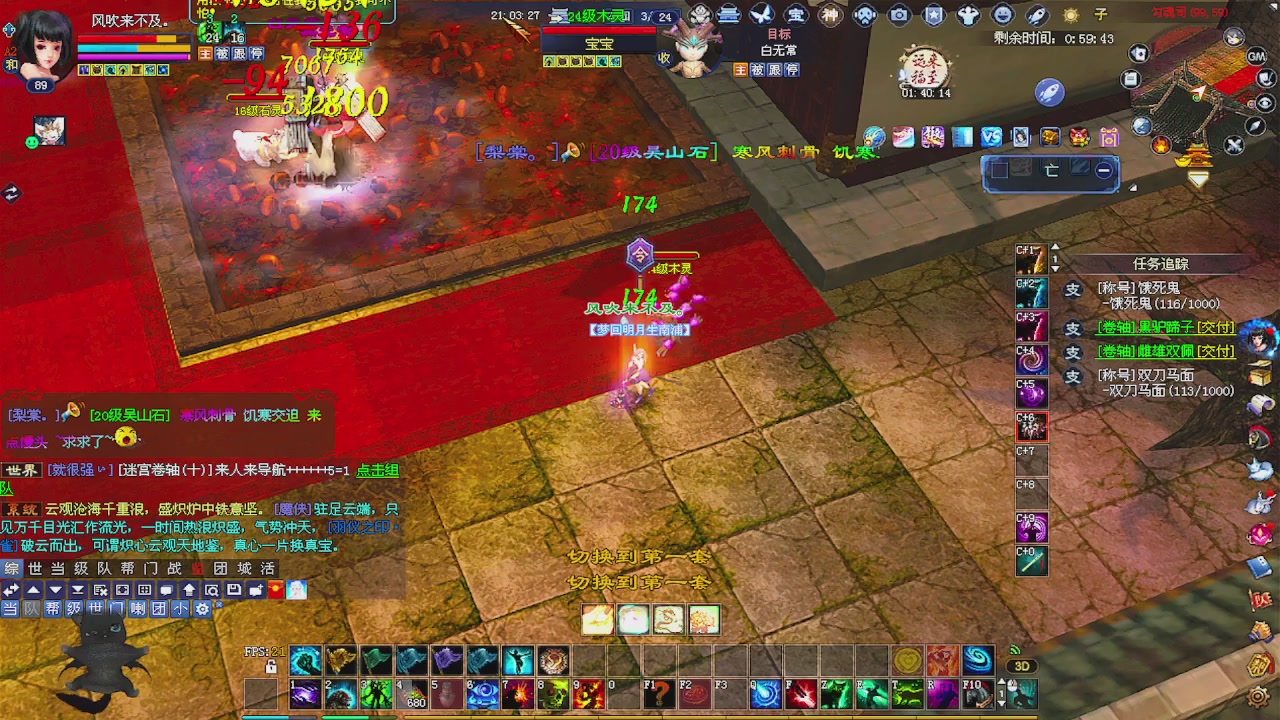Viewport: 1280px width, 720px height.
Task: Open the 远来福至 event timer icon
Action: [925, 70]
